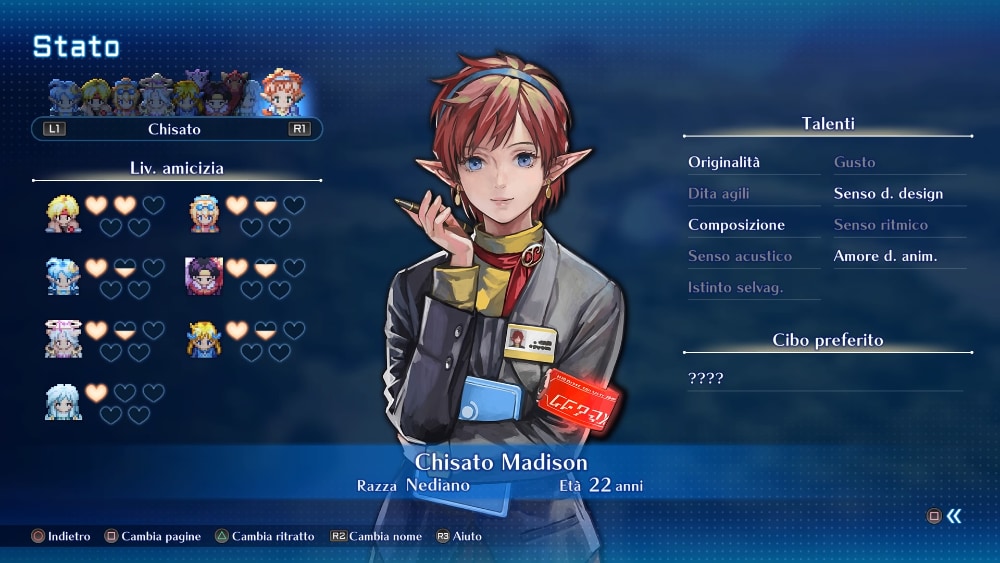Pick blonde blue-ribbon portrait in the friendship list

204,338
